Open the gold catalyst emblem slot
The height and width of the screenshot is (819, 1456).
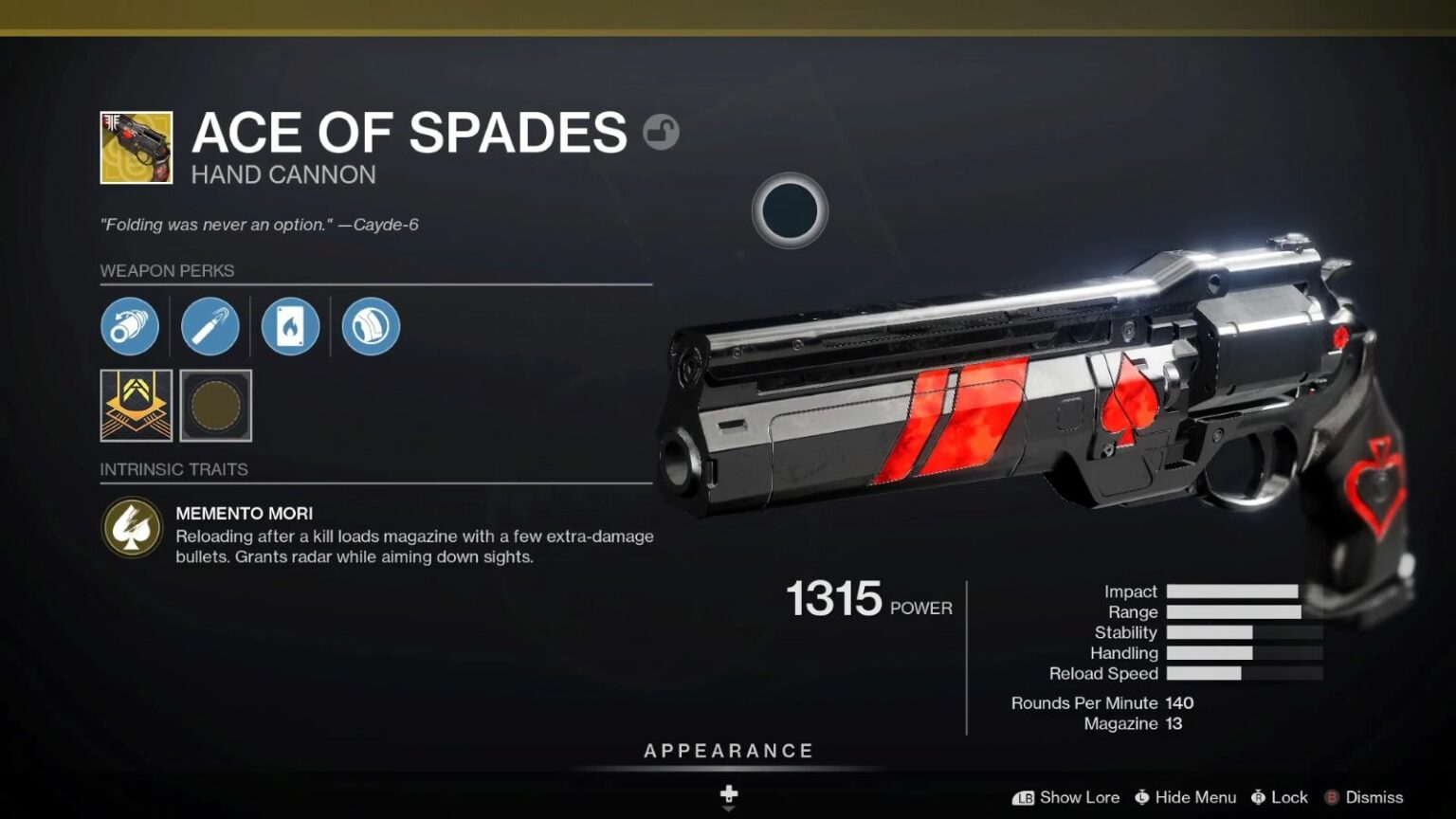click(136, 406)
